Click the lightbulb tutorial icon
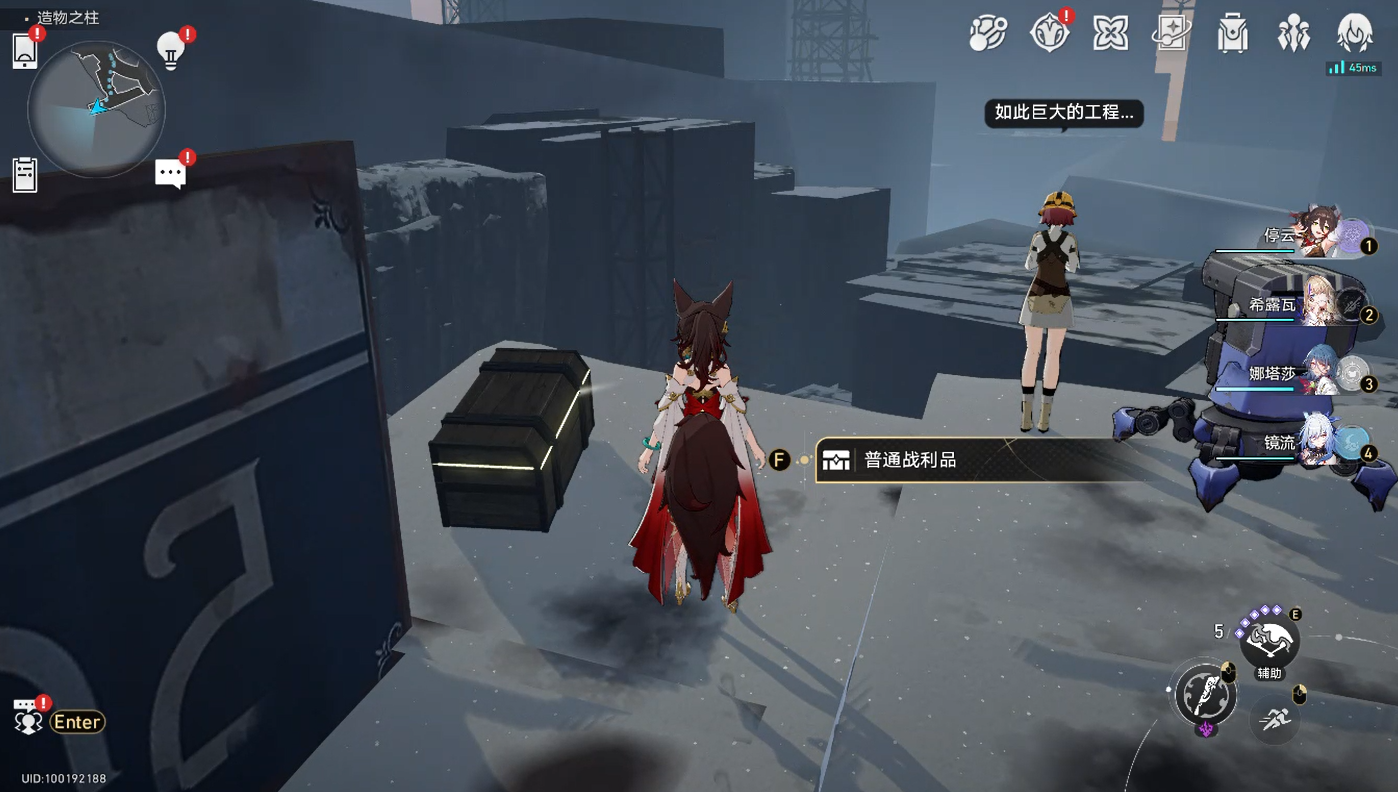Image resolution: width=1398 pixels, height=792 pixels. point(171,51)
